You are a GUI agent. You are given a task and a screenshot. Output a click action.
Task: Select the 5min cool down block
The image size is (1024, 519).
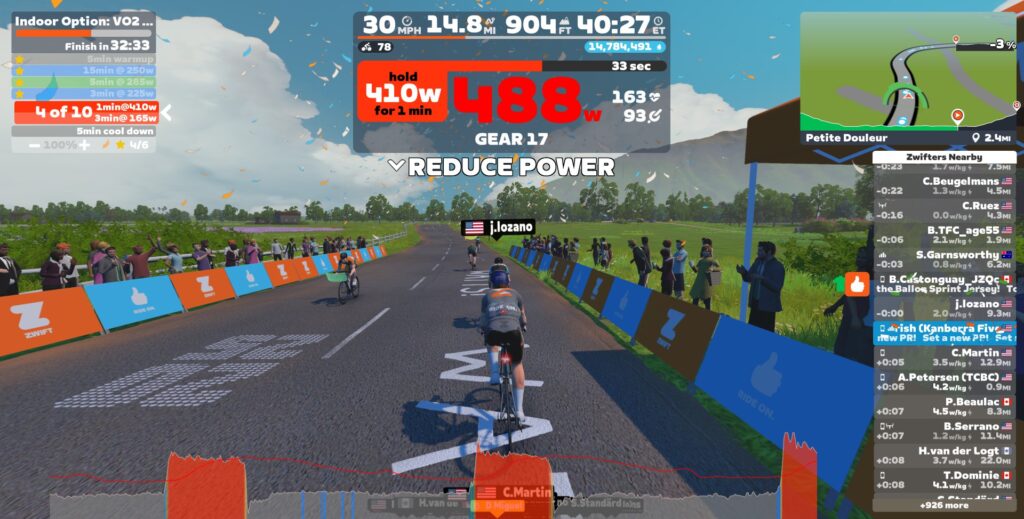[84, 131]
